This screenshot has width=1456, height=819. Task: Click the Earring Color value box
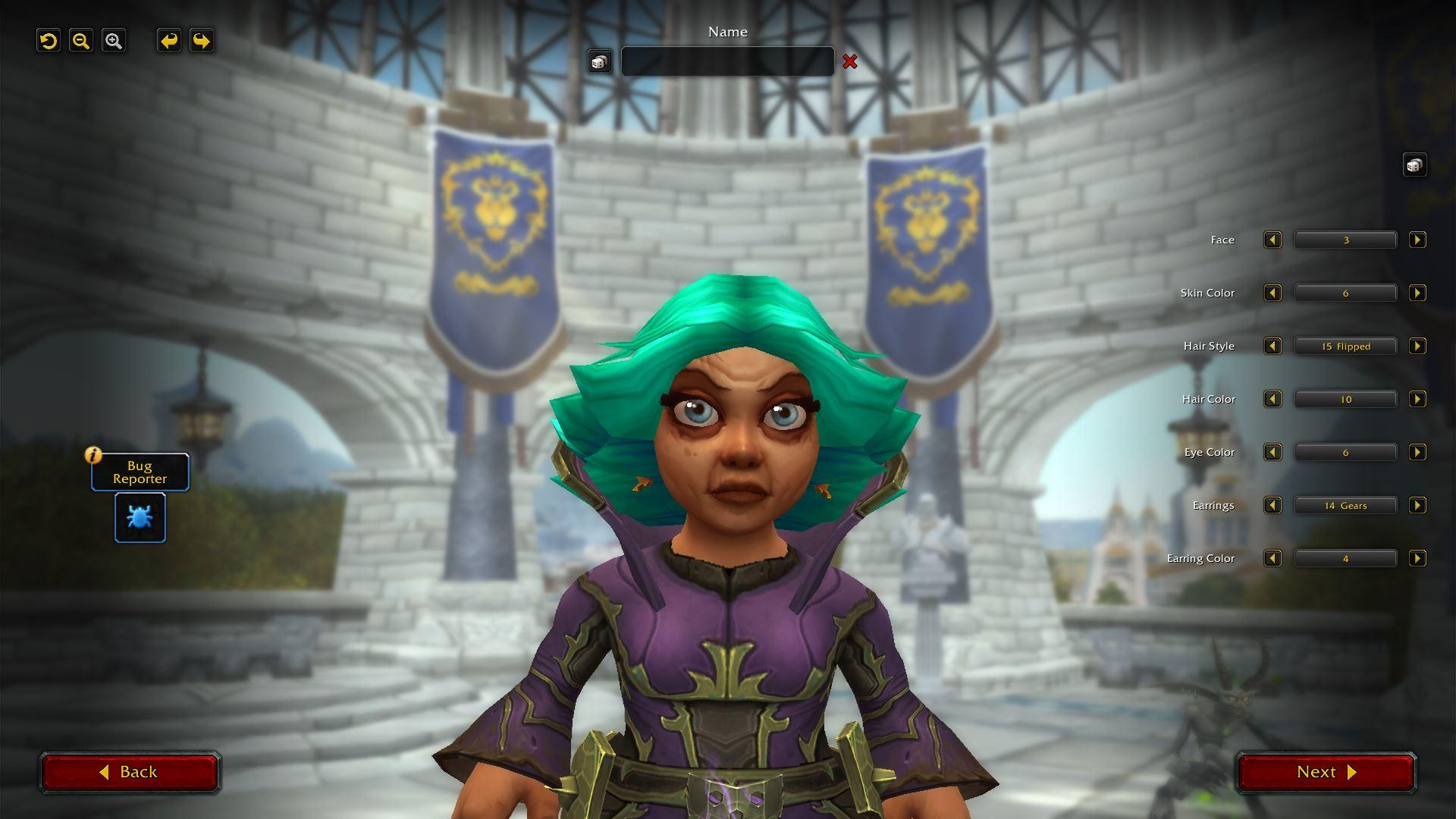click(1345, 558)
